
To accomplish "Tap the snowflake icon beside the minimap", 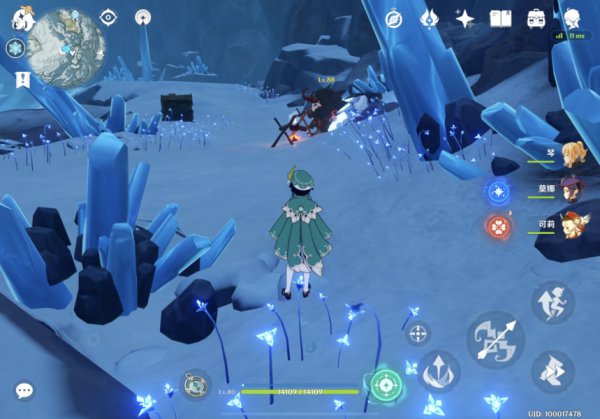I will (14, 48).
